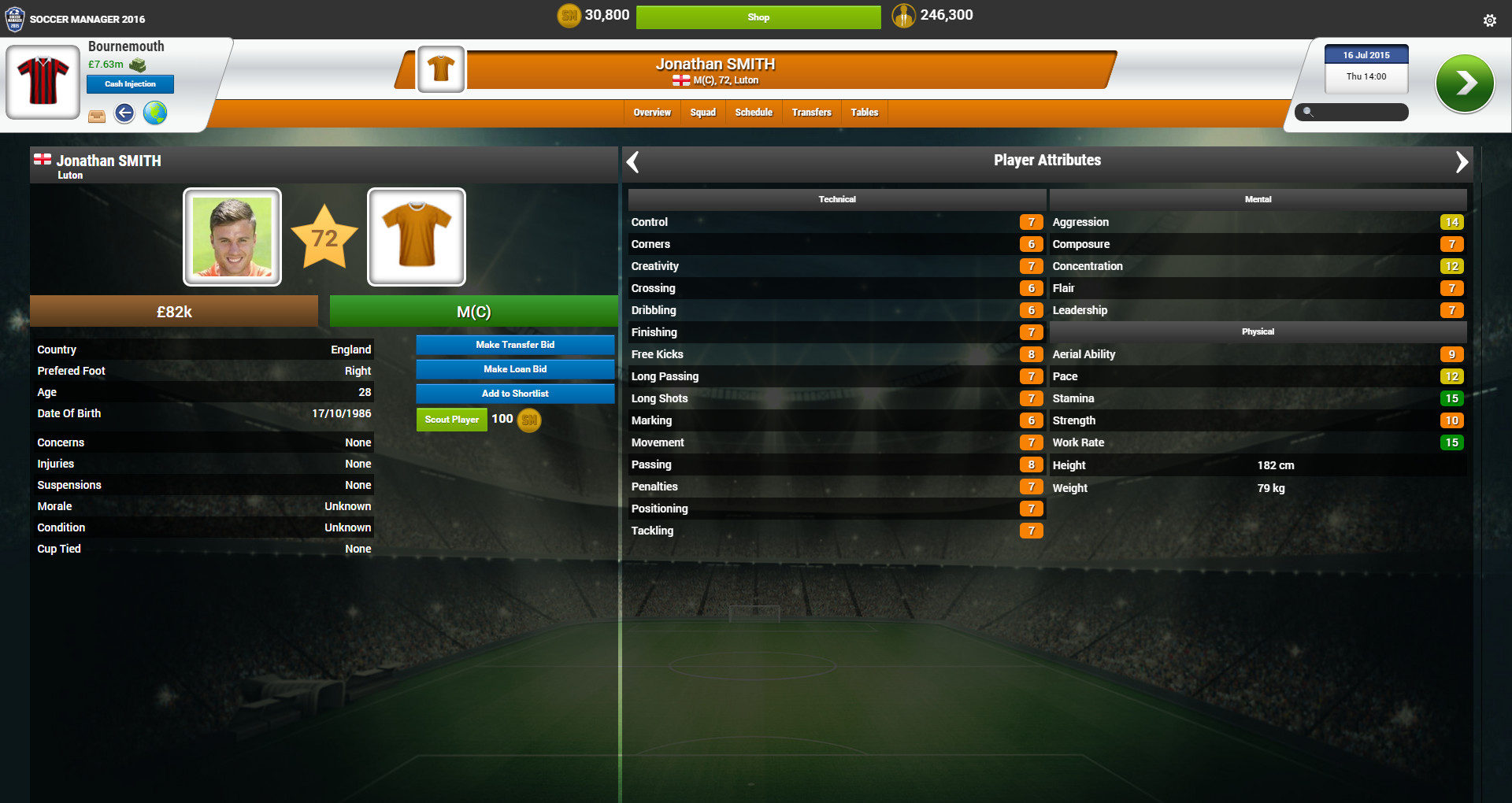Image resolution: width=1512 pixels, height=803 pixels.
Task: Request a Cash Injection for Bournemouth
Action: pos(130,83)
